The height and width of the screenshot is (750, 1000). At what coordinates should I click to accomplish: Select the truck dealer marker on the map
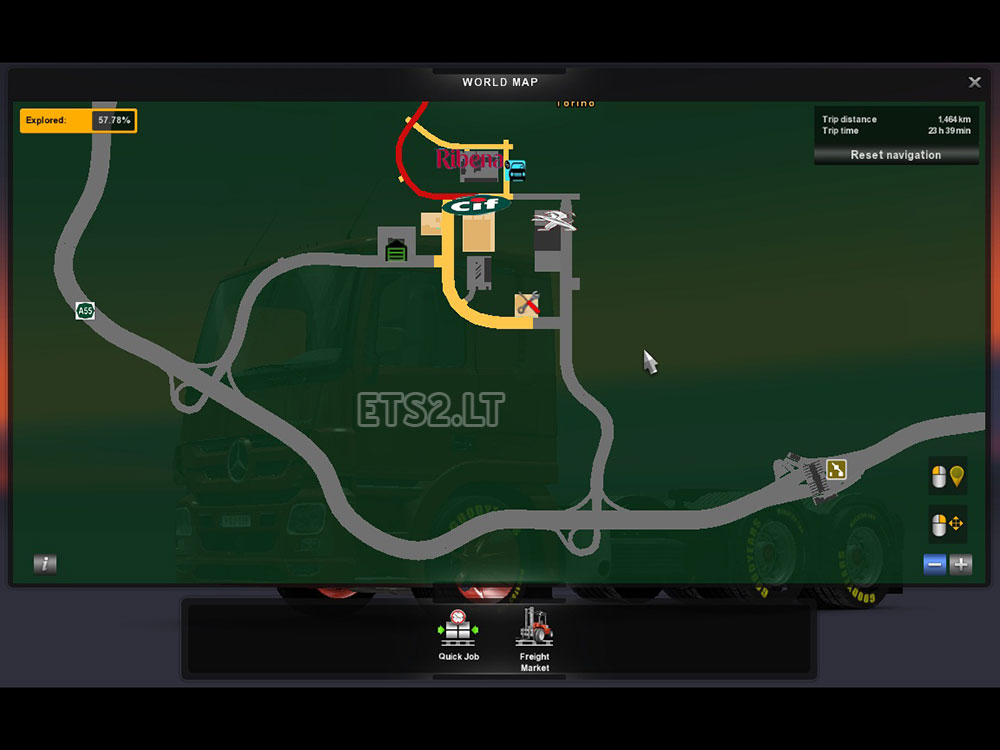pos(553,221)
